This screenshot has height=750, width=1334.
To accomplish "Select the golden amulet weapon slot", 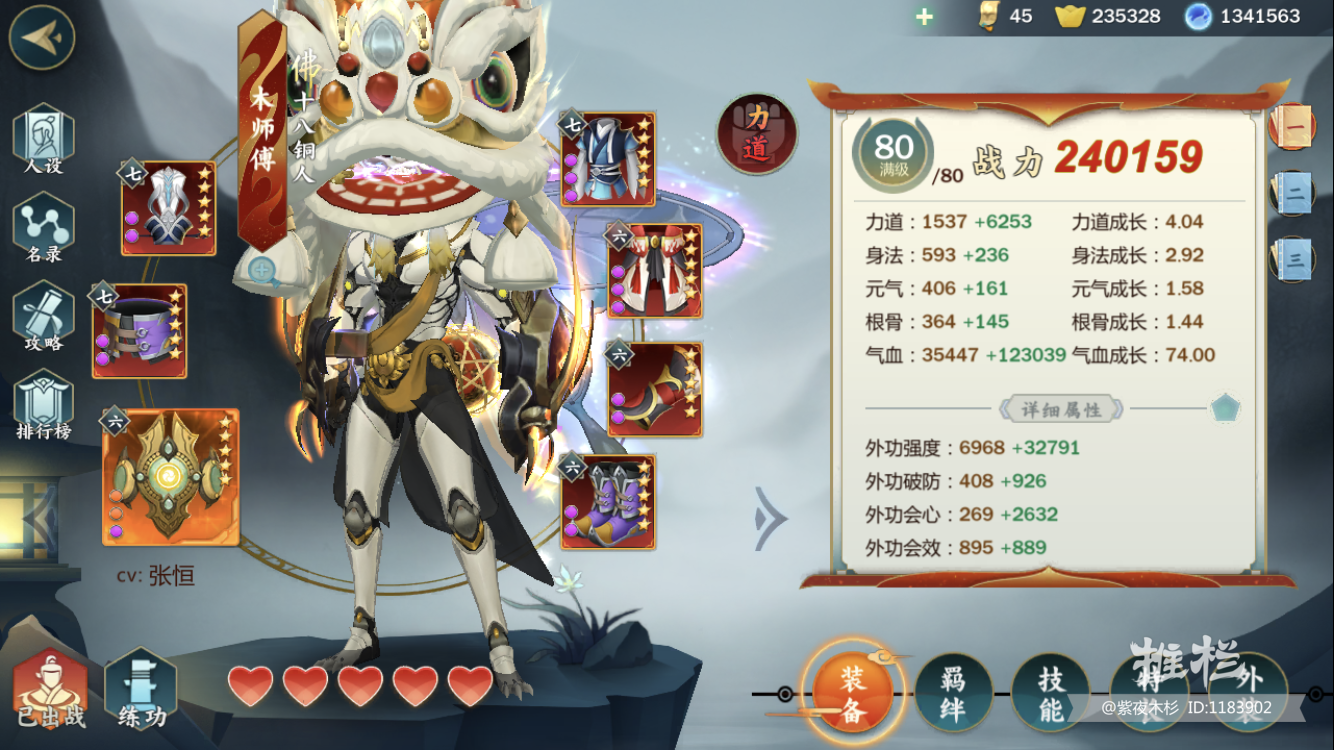I will [x=170, y=477].
